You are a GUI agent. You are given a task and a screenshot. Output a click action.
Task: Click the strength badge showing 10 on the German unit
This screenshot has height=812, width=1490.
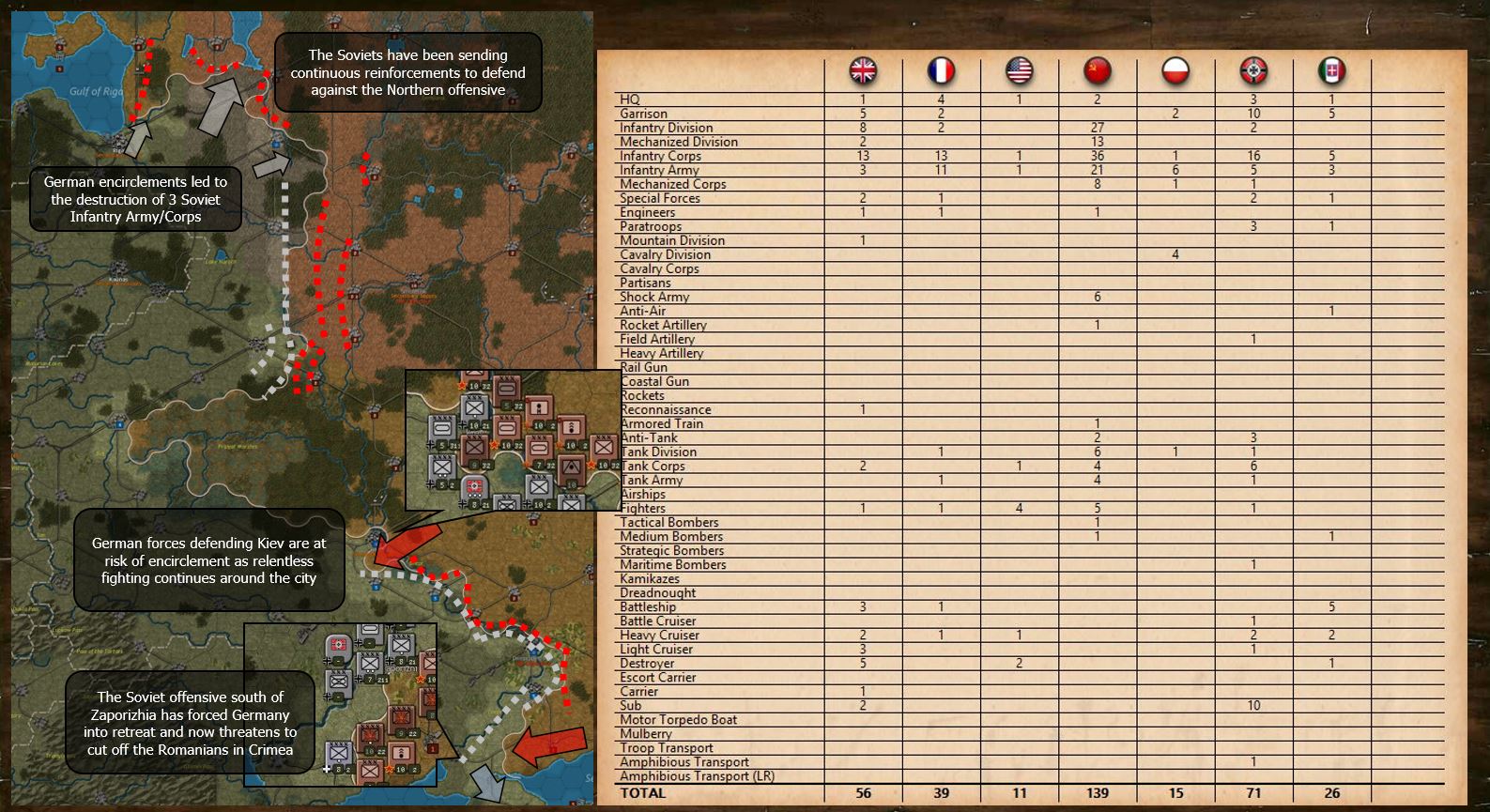[x=474, y=426]
